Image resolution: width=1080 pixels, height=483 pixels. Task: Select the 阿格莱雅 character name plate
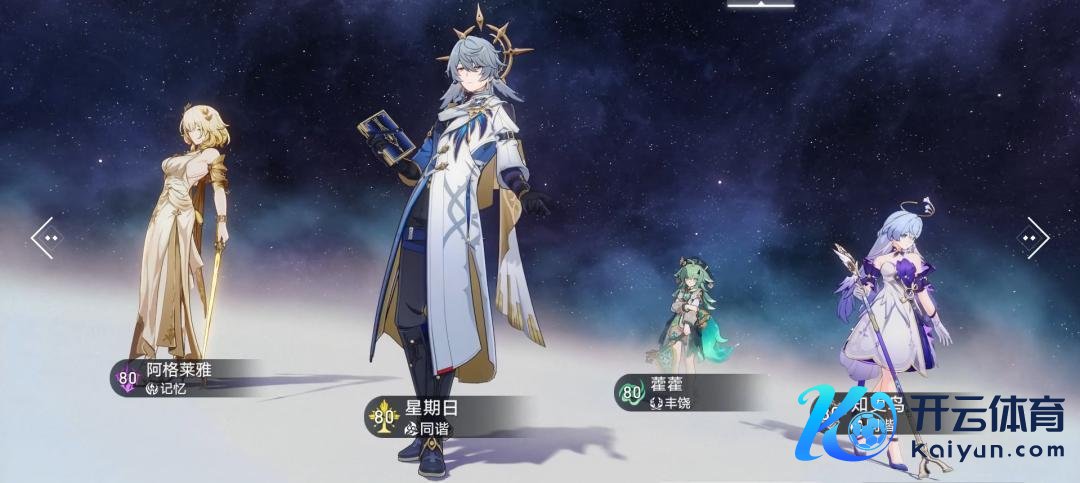coord(180,378)
